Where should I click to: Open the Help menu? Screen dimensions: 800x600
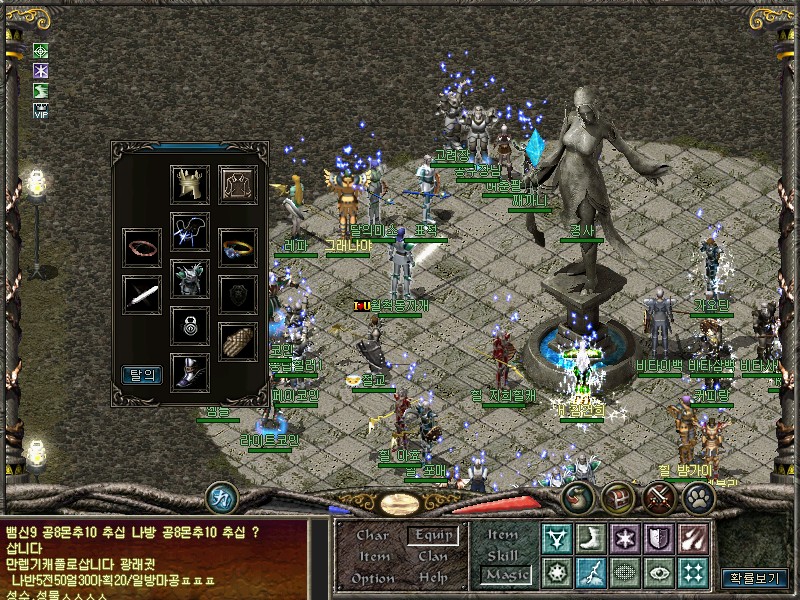click(433, 578)
